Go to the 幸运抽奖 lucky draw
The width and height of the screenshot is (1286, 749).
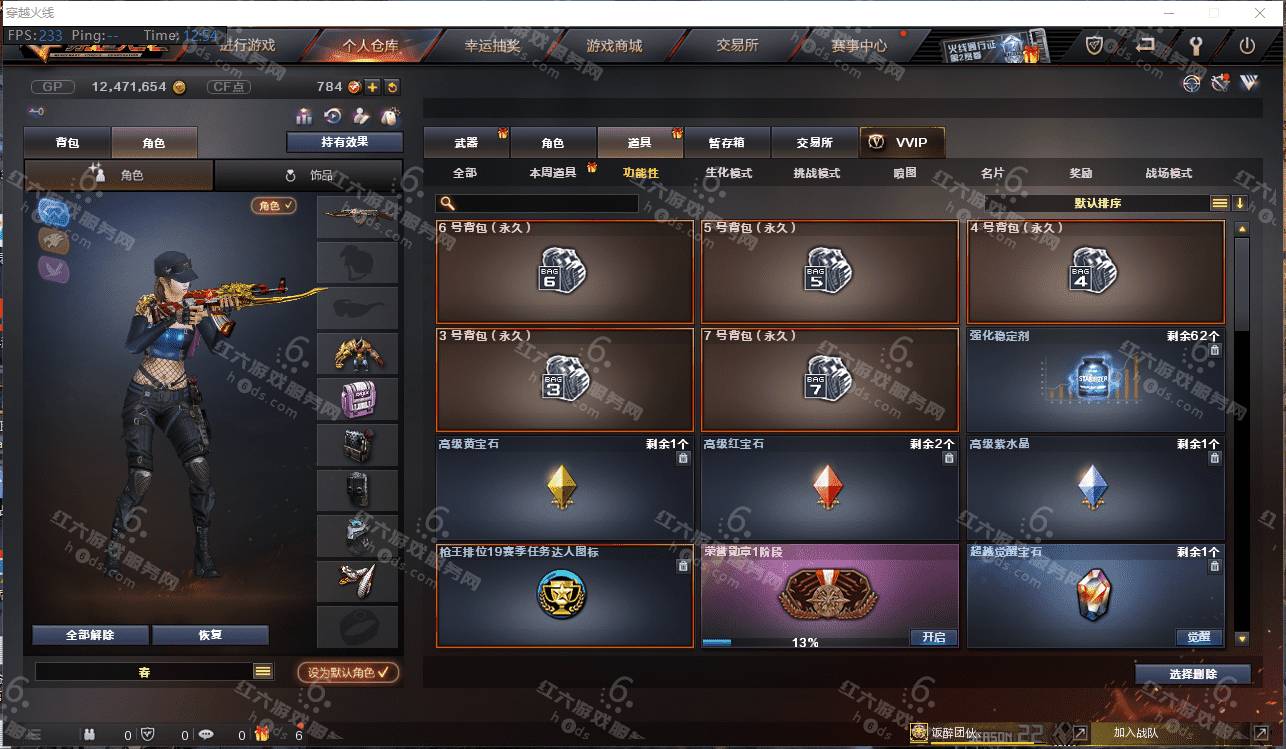[x=492, y=45]
